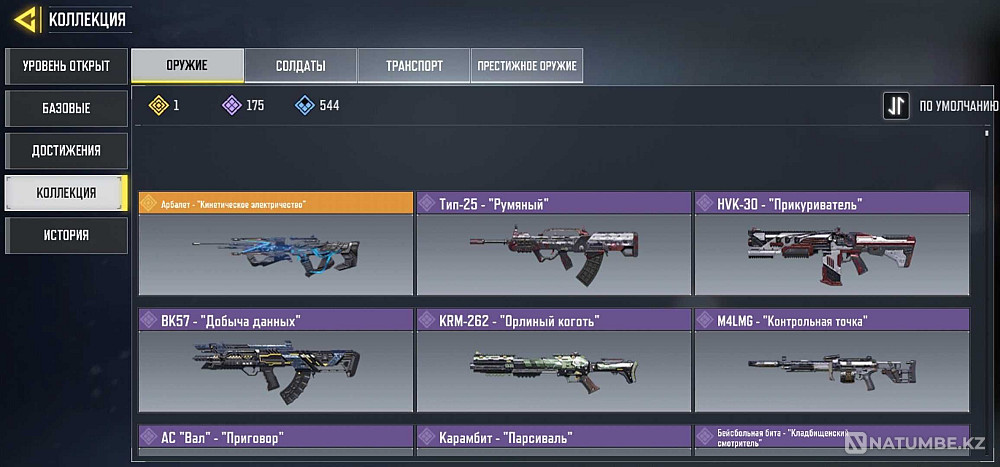Open the История section

click(x=66, y=235)
